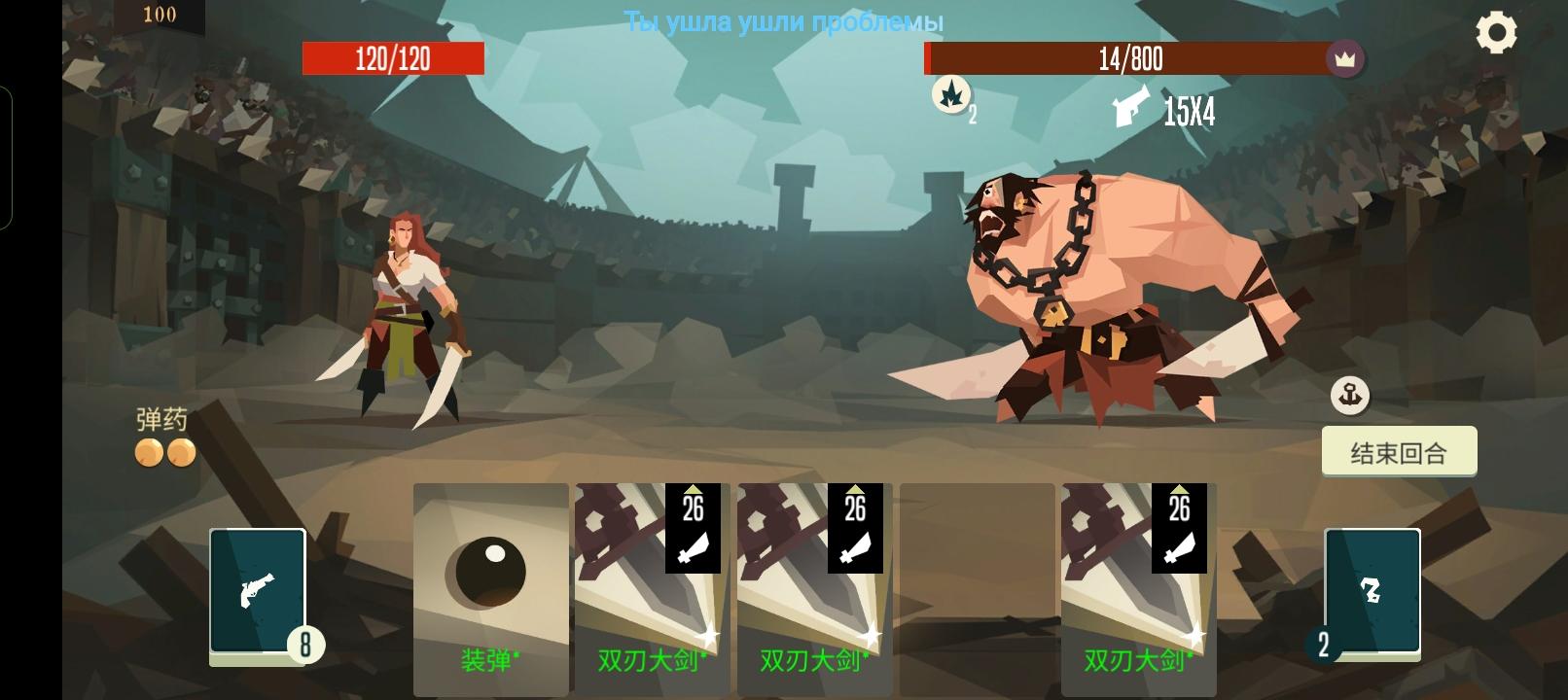Tap the 100 counter at top left
The width and height of the screenshot is (1568, 700).
click(x=160, y=14)
